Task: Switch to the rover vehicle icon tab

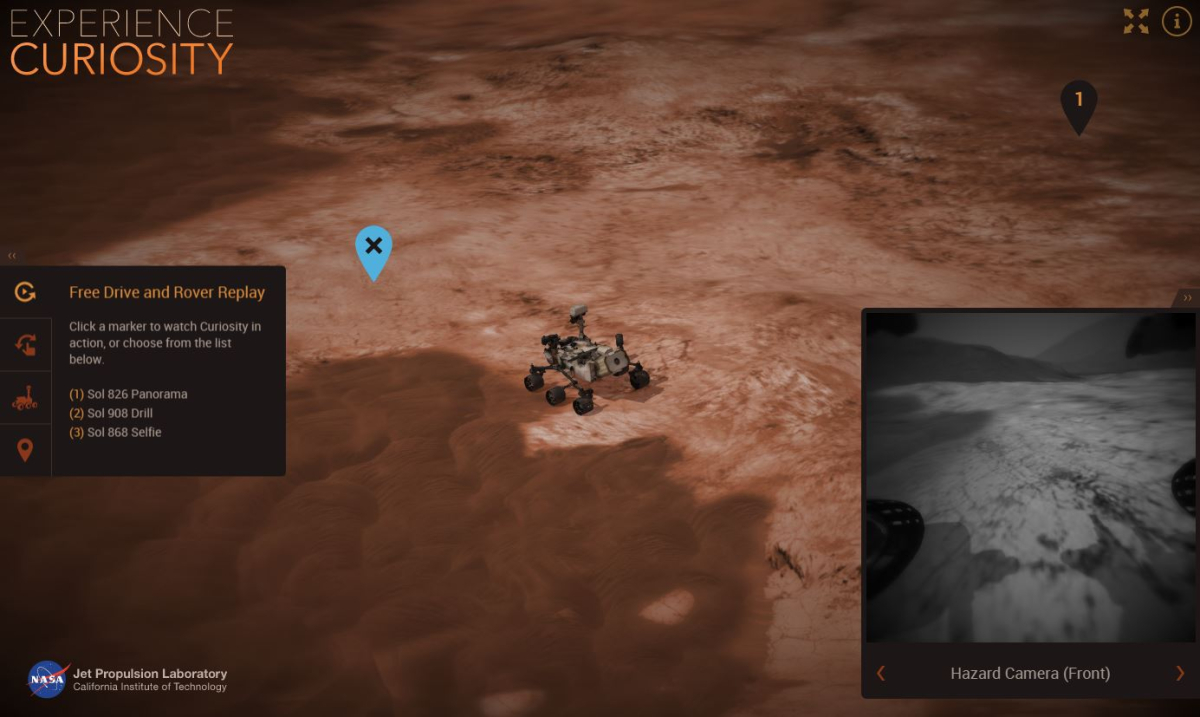Action: pyautogui.click(x=25, y=398)
